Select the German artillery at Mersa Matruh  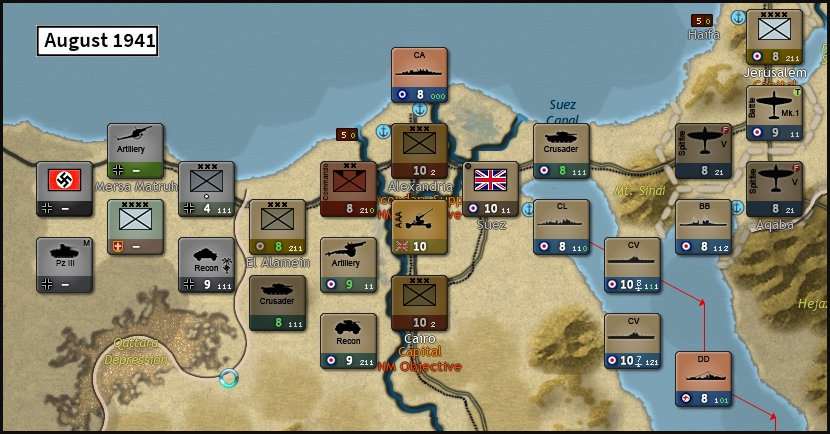135,151
